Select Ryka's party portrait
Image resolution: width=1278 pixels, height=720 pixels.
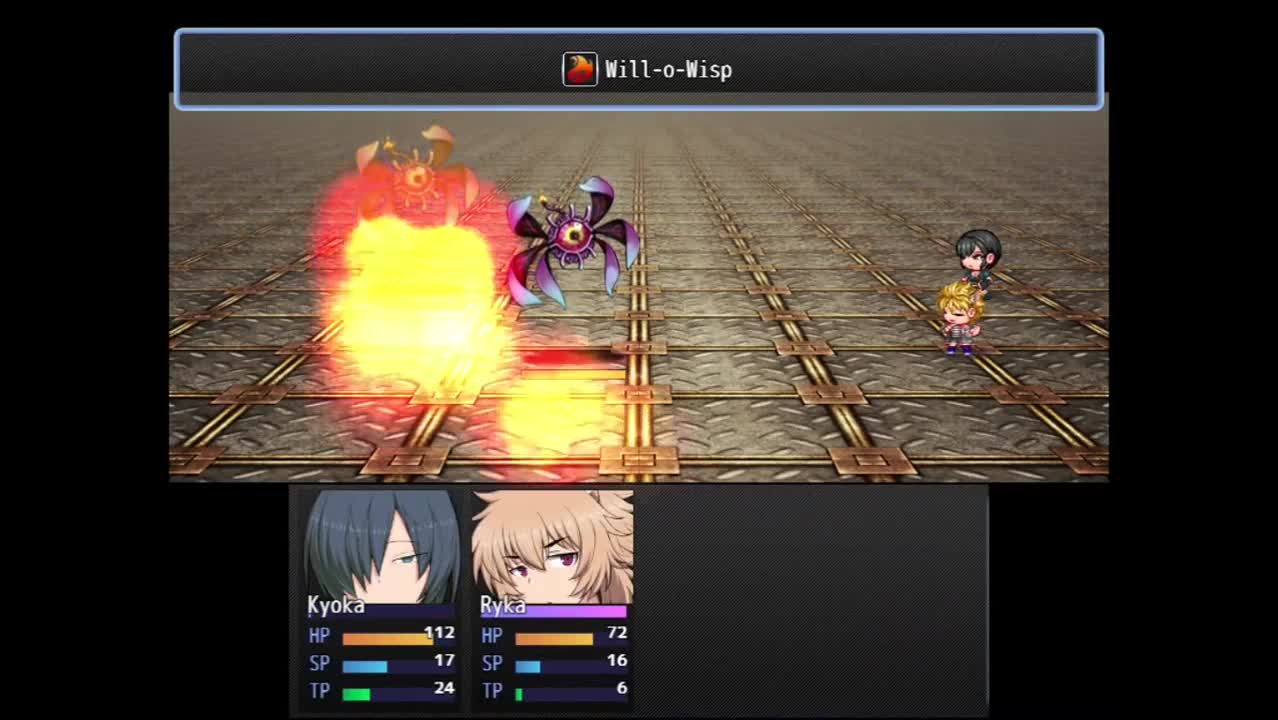click(x=552, y=546)
